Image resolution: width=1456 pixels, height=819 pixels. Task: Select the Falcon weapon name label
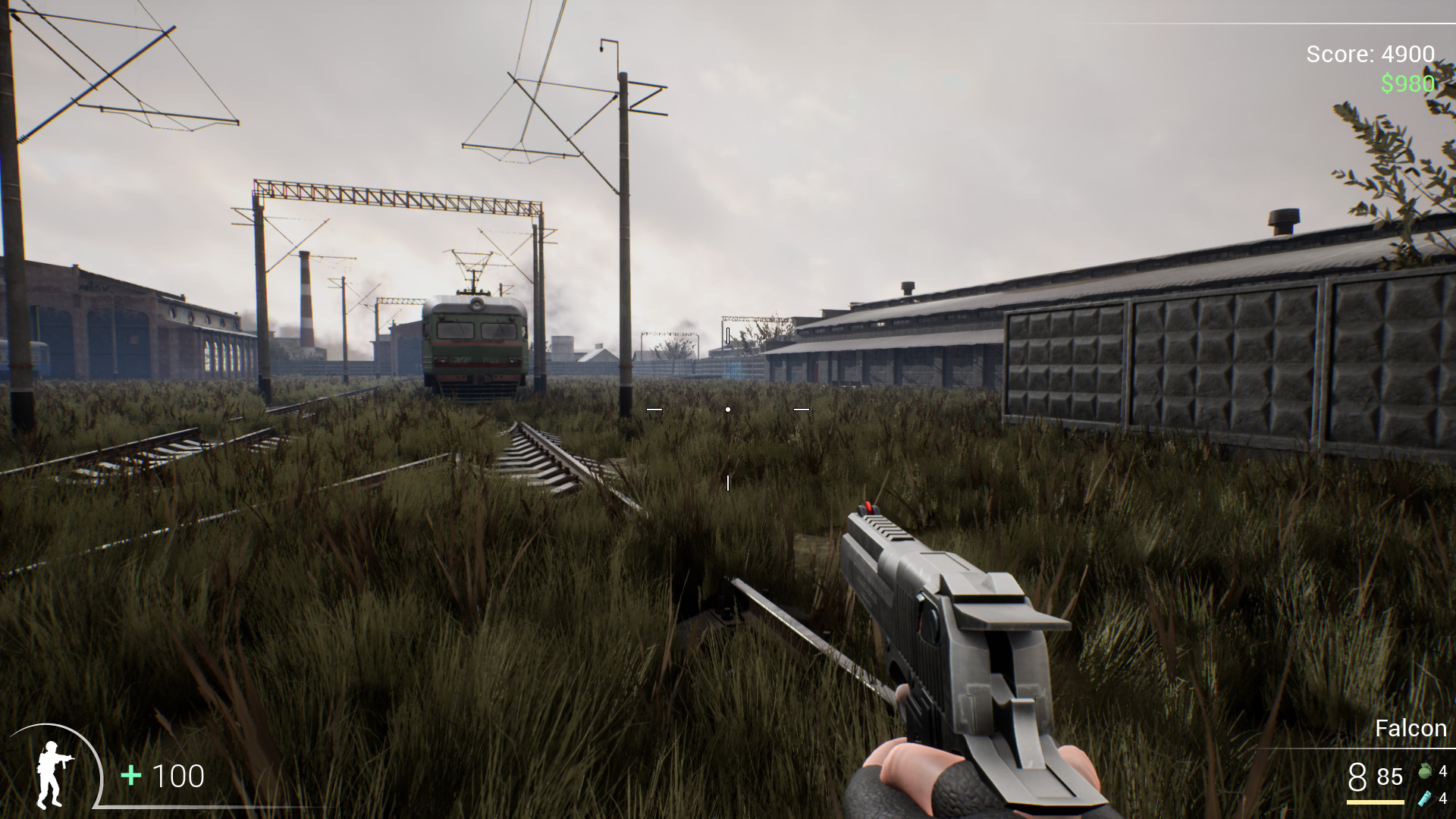point(1411,729)
